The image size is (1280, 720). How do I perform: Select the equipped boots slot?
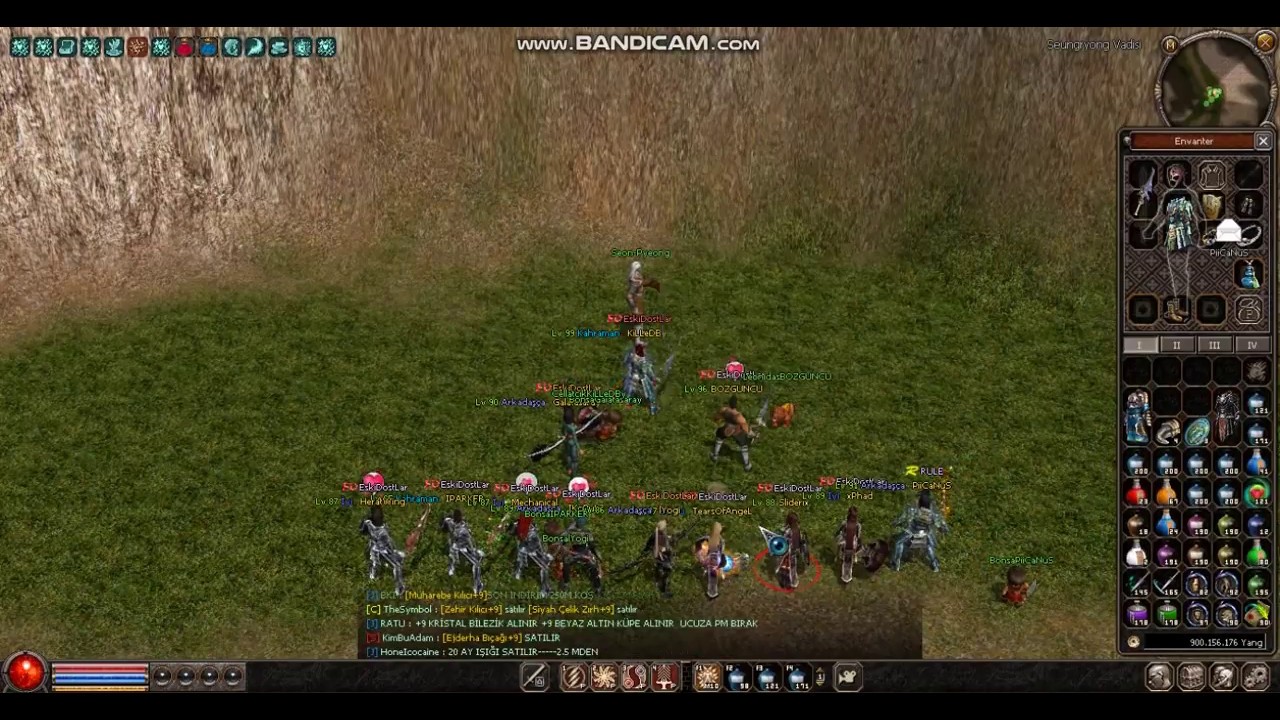(x=1177, y=310)
